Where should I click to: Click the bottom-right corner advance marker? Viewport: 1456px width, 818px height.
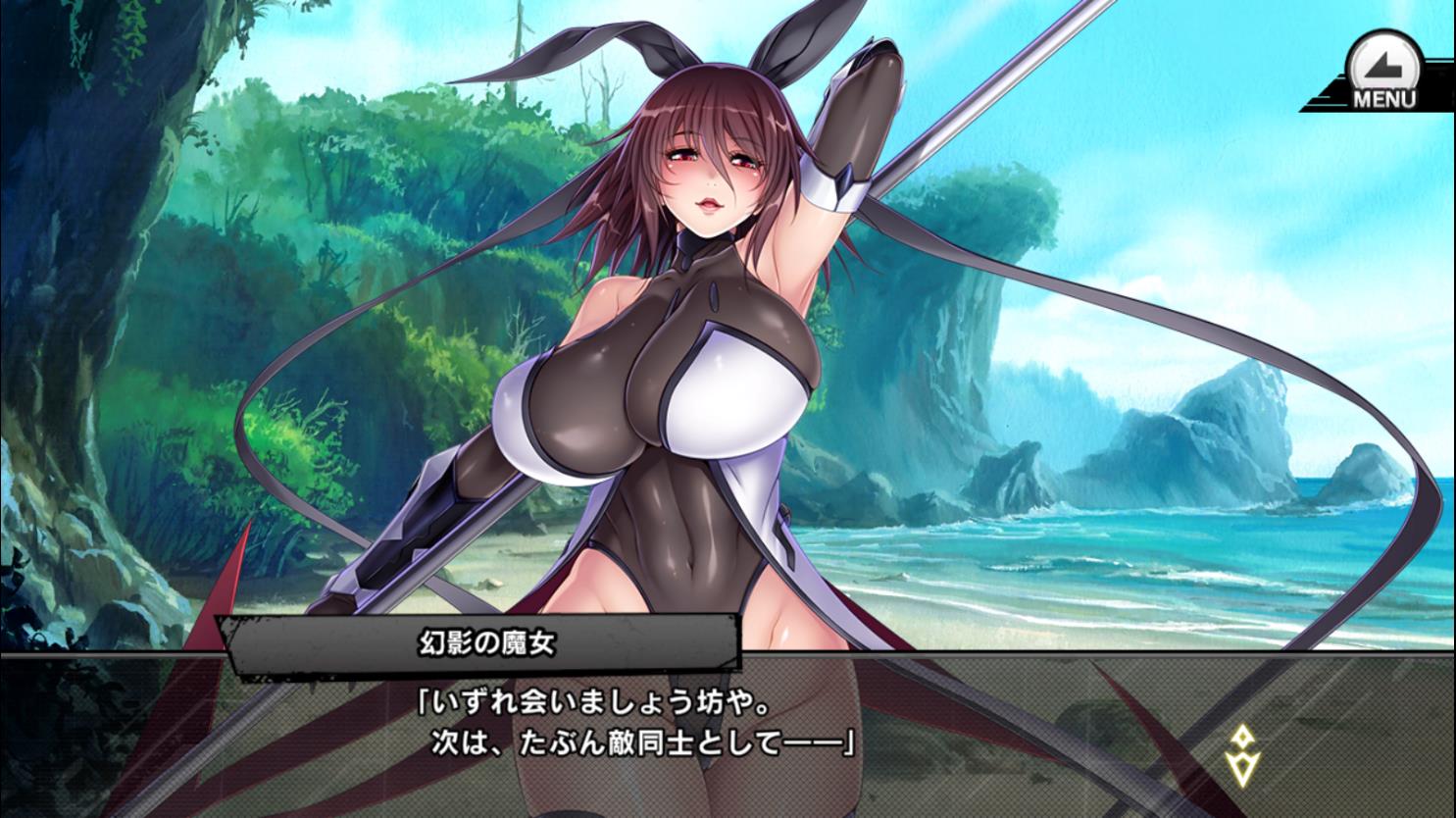pos(1243,755)
